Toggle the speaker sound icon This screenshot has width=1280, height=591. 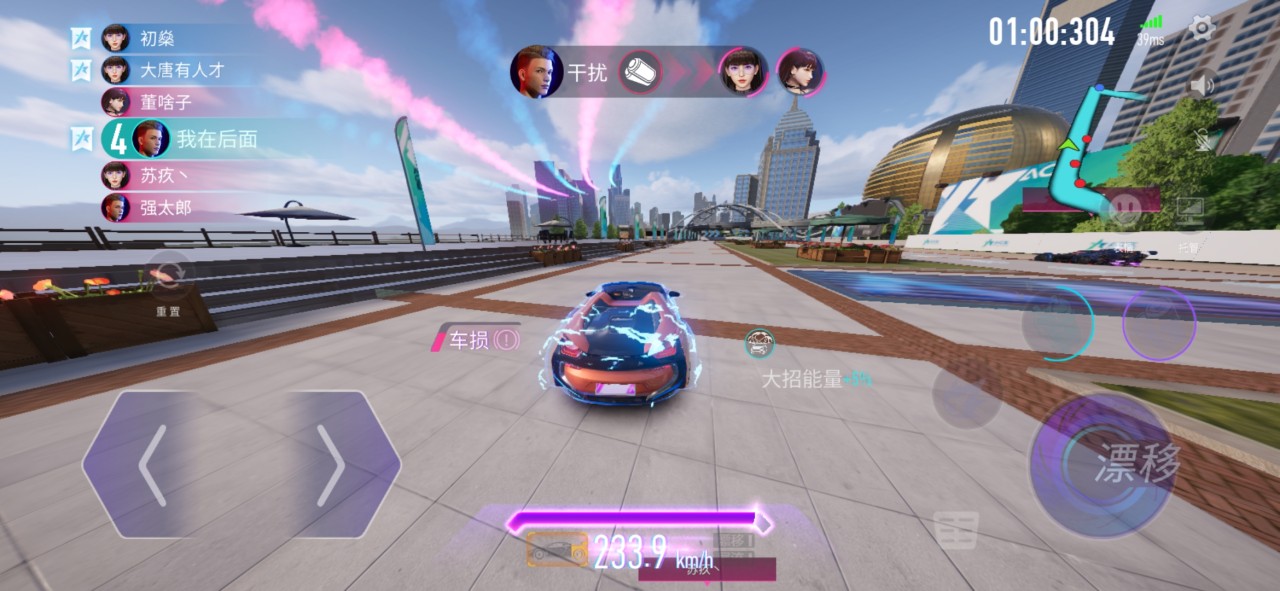coord(1202,86)
